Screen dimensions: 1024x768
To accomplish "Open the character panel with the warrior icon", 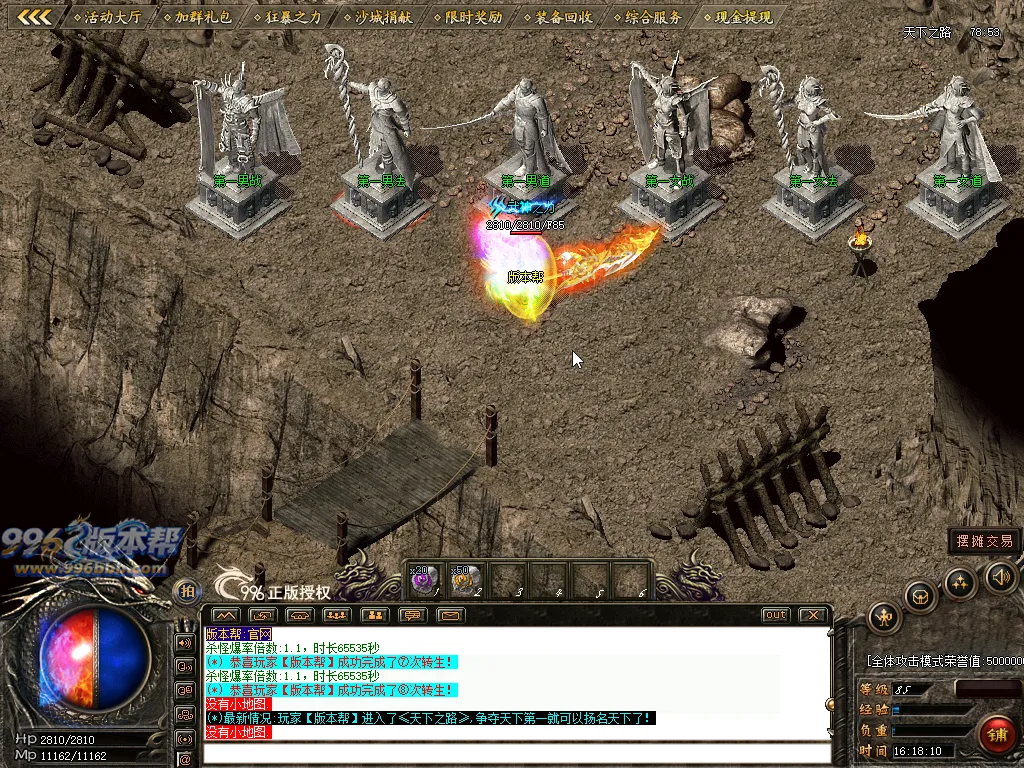I will pos(884,618).
